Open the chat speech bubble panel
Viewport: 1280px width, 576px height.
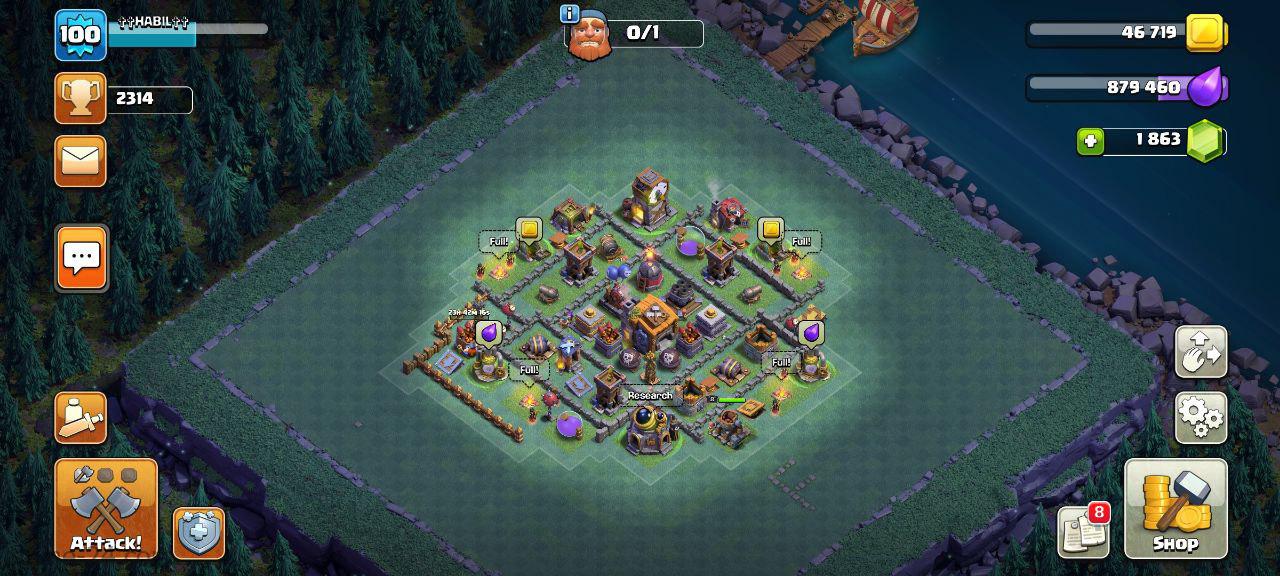point(81,258)
